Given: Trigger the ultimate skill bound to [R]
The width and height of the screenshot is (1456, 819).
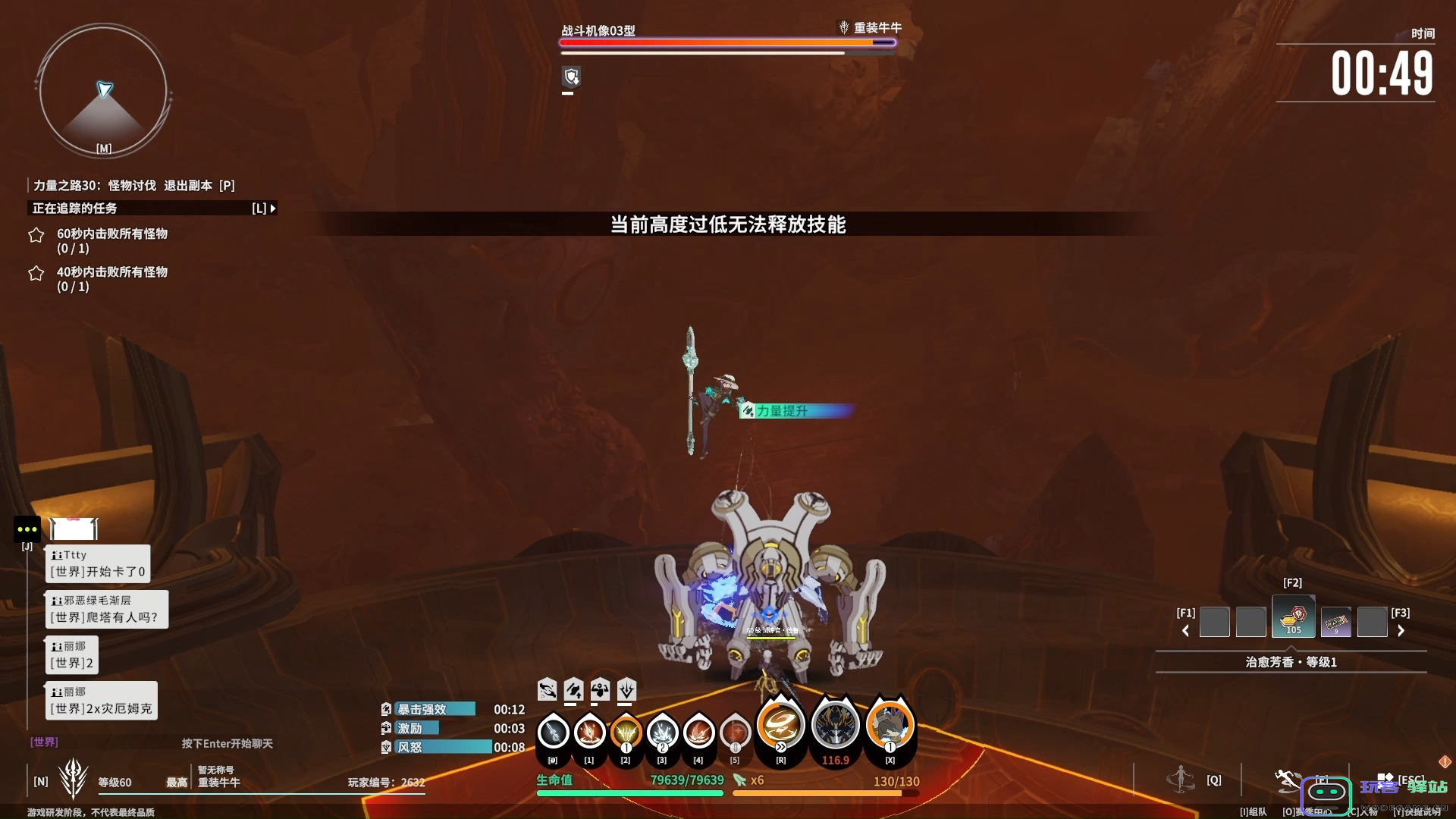Looking at the screenshot, I should (781, 726).
